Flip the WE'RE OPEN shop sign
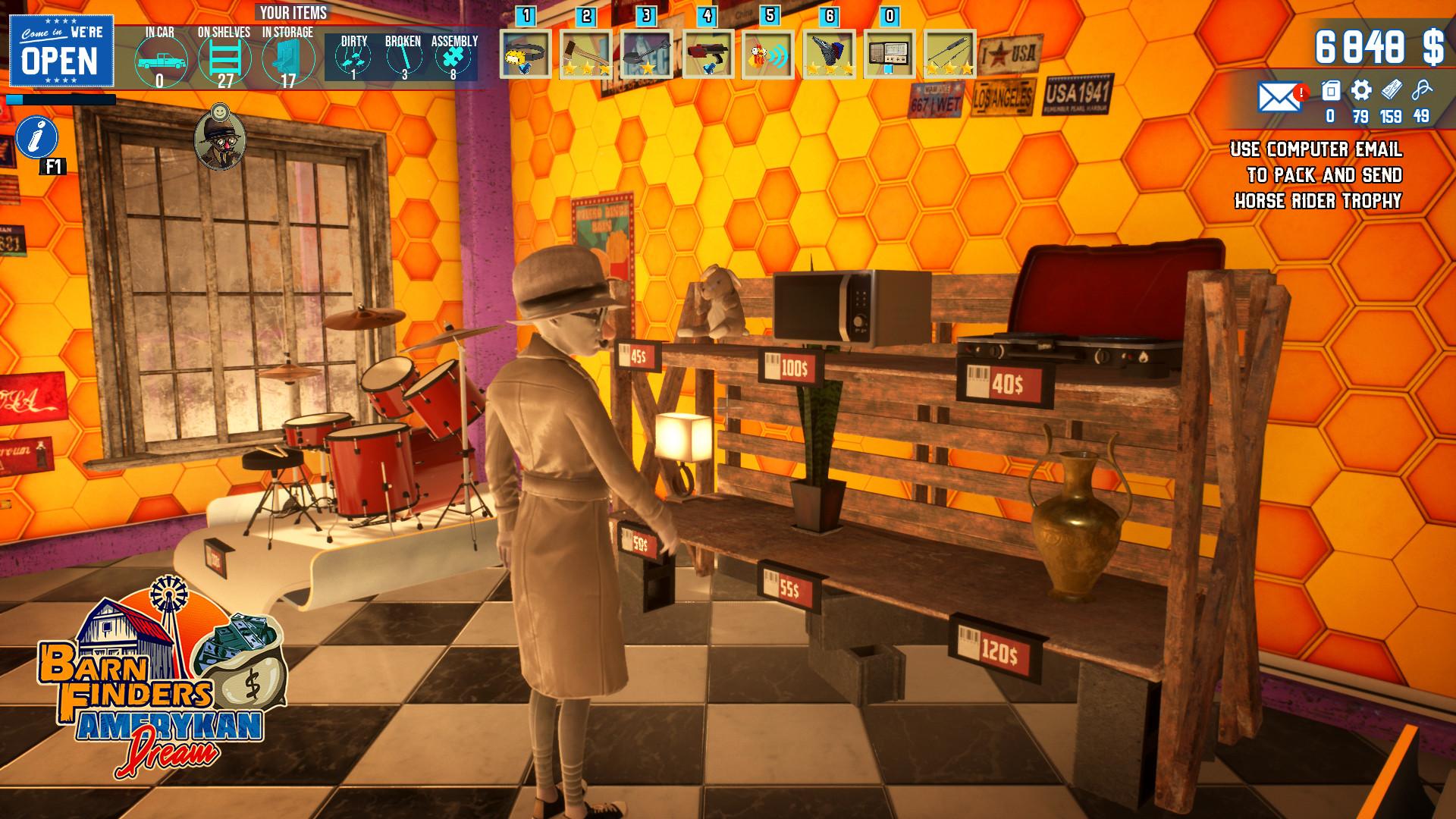Image resolution: width=1456 pixels, height=819 pixels. coord(61,49)
